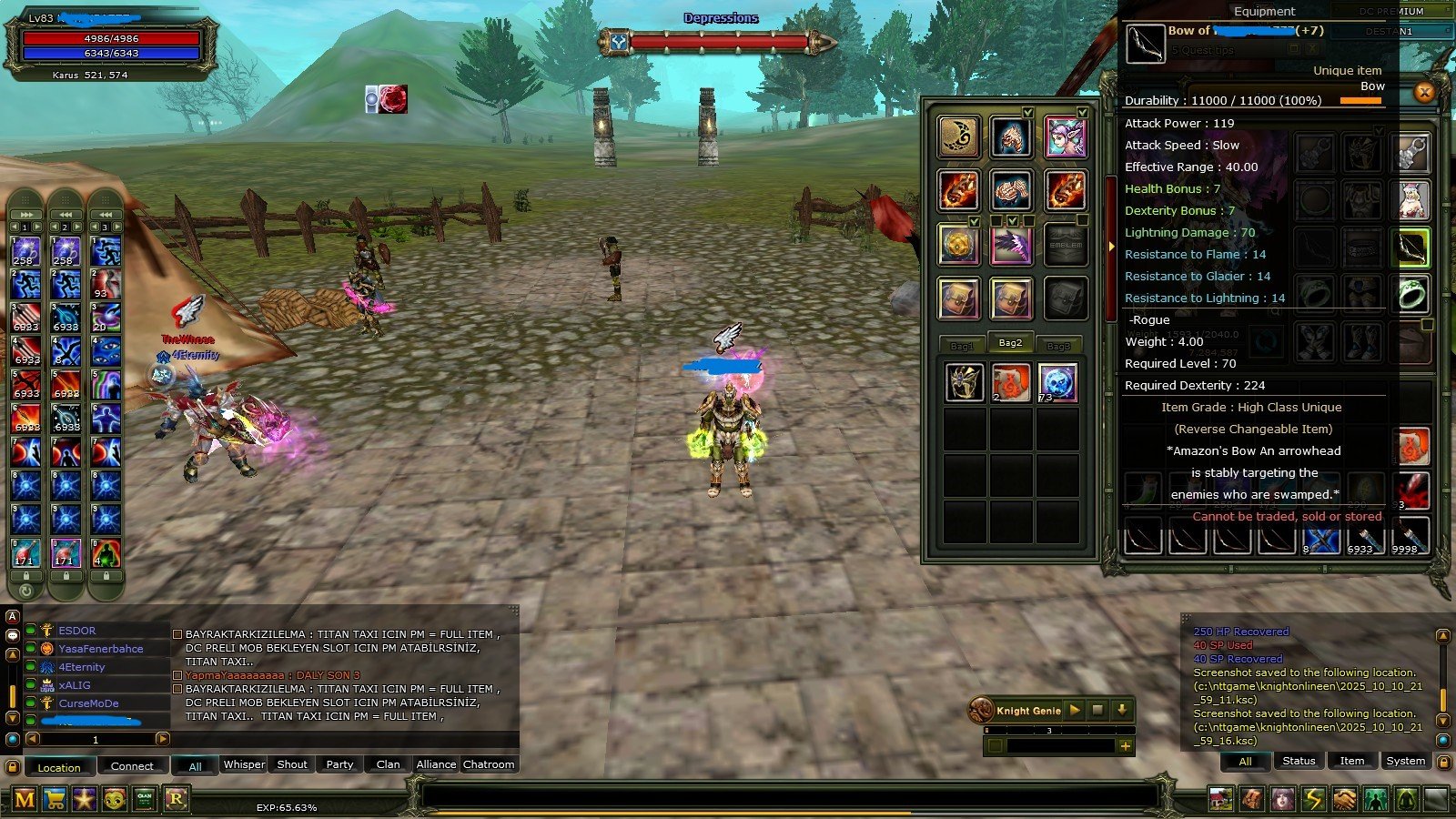Open the Clan chat tab
Screen dimensions: 1456x819
(388, 764)
